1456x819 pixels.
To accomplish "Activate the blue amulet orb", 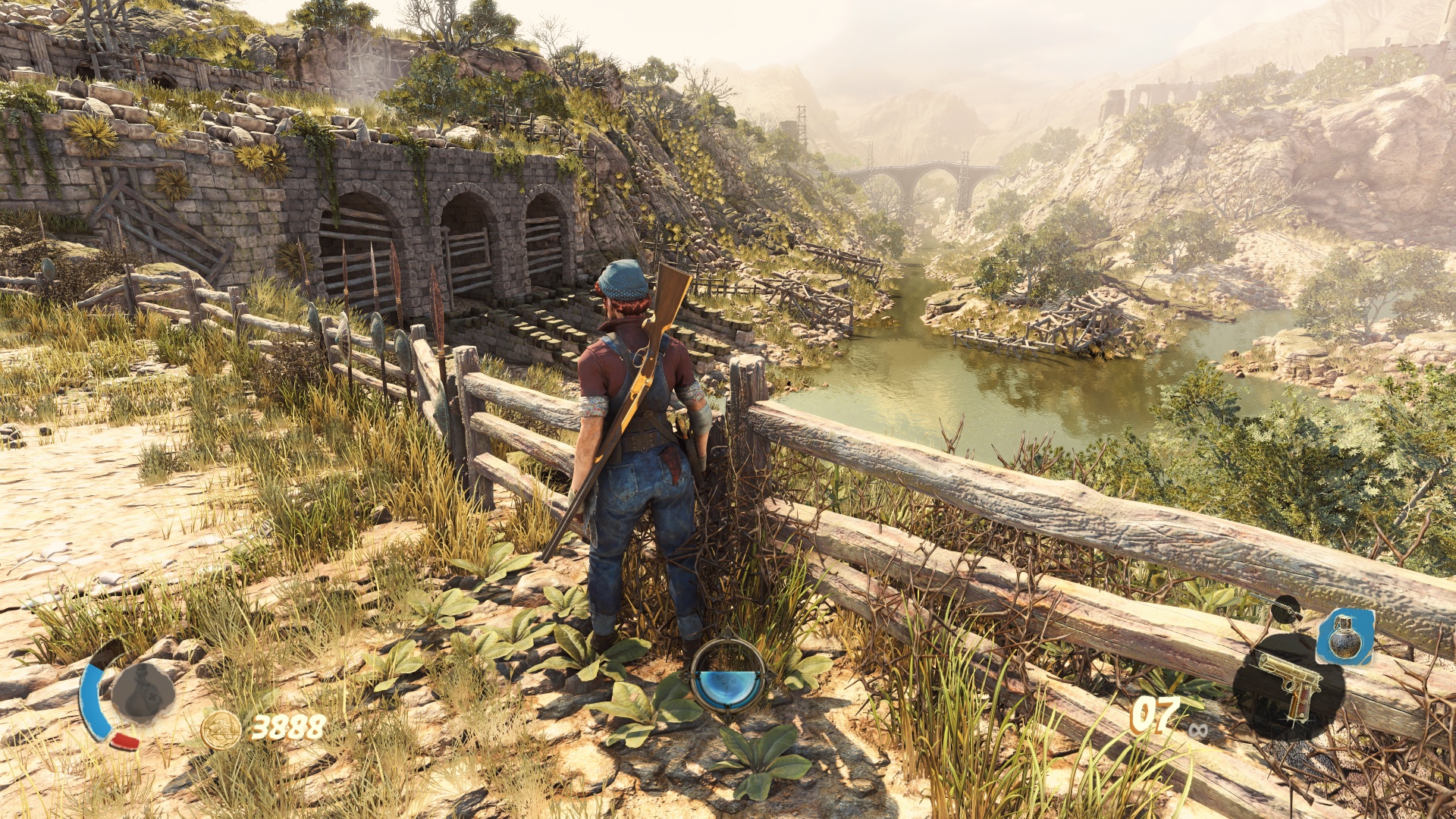I will coord(728,679).
